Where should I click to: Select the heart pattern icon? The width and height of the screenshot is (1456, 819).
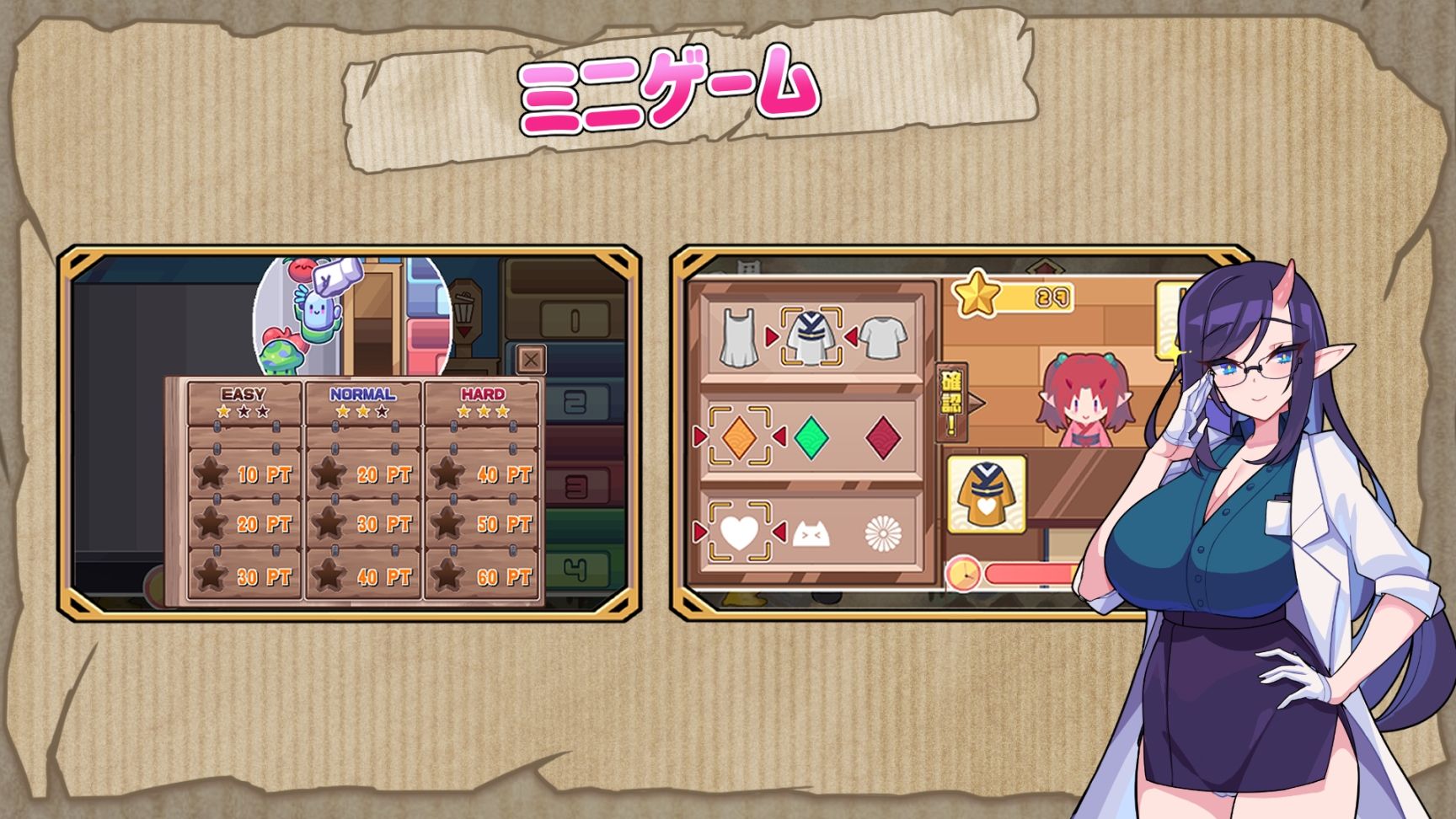point(739,532)
